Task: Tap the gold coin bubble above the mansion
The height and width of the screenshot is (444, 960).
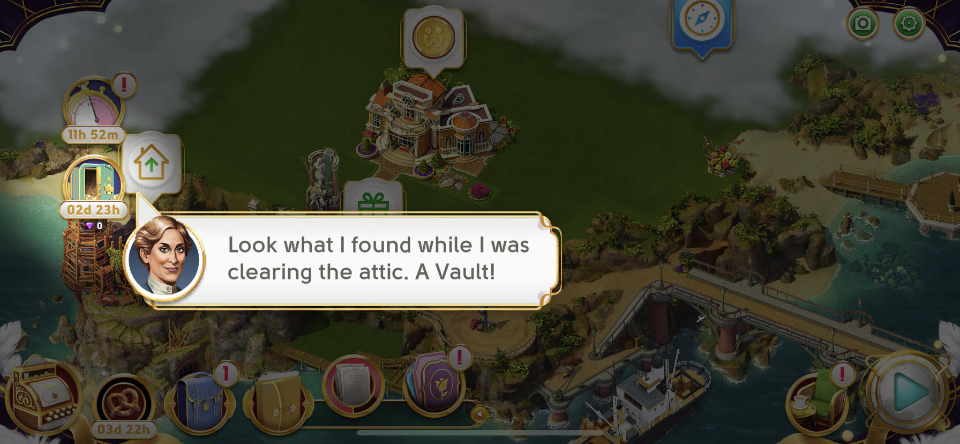Action: 434,37
